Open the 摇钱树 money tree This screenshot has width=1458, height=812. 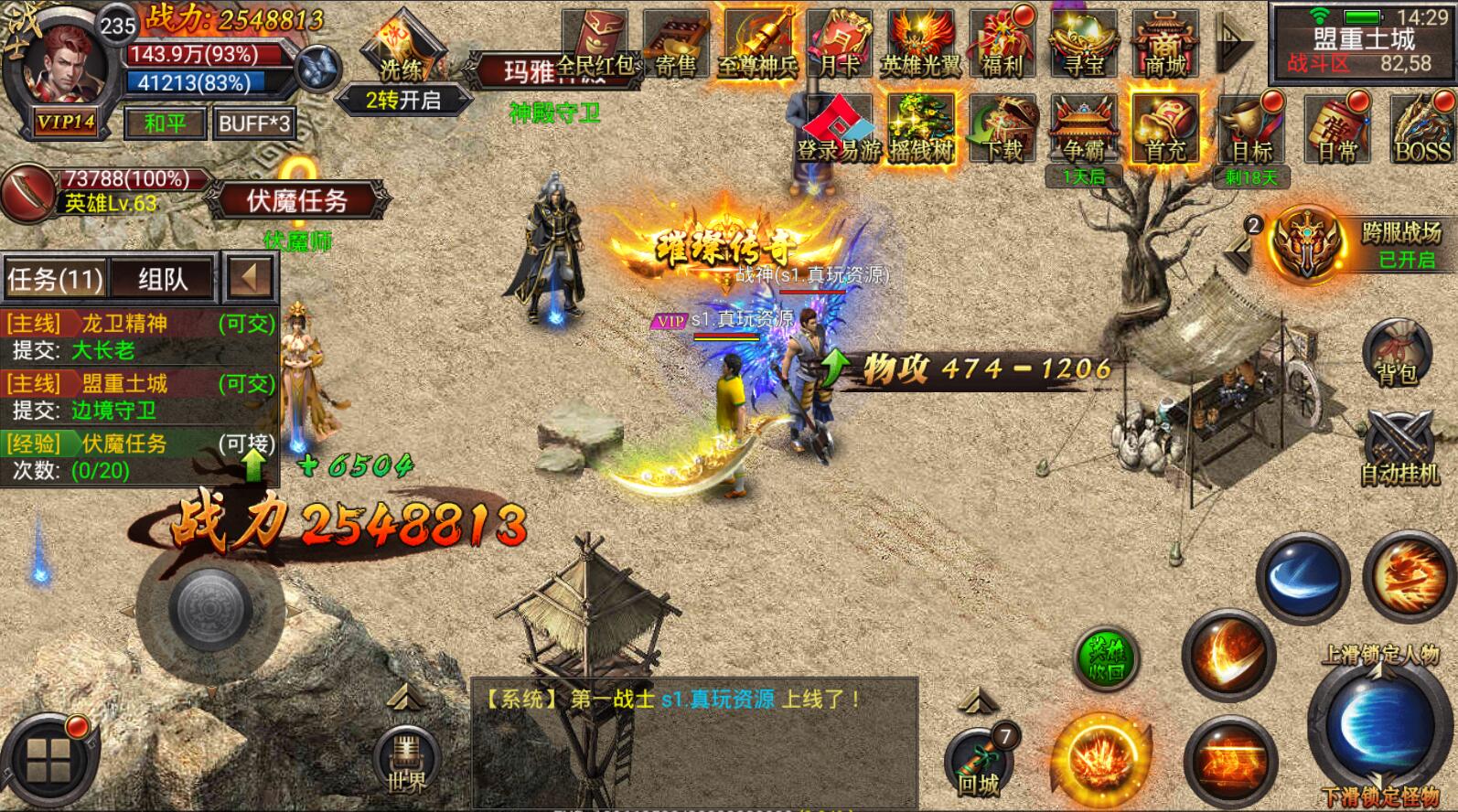[x=921, y=130]
